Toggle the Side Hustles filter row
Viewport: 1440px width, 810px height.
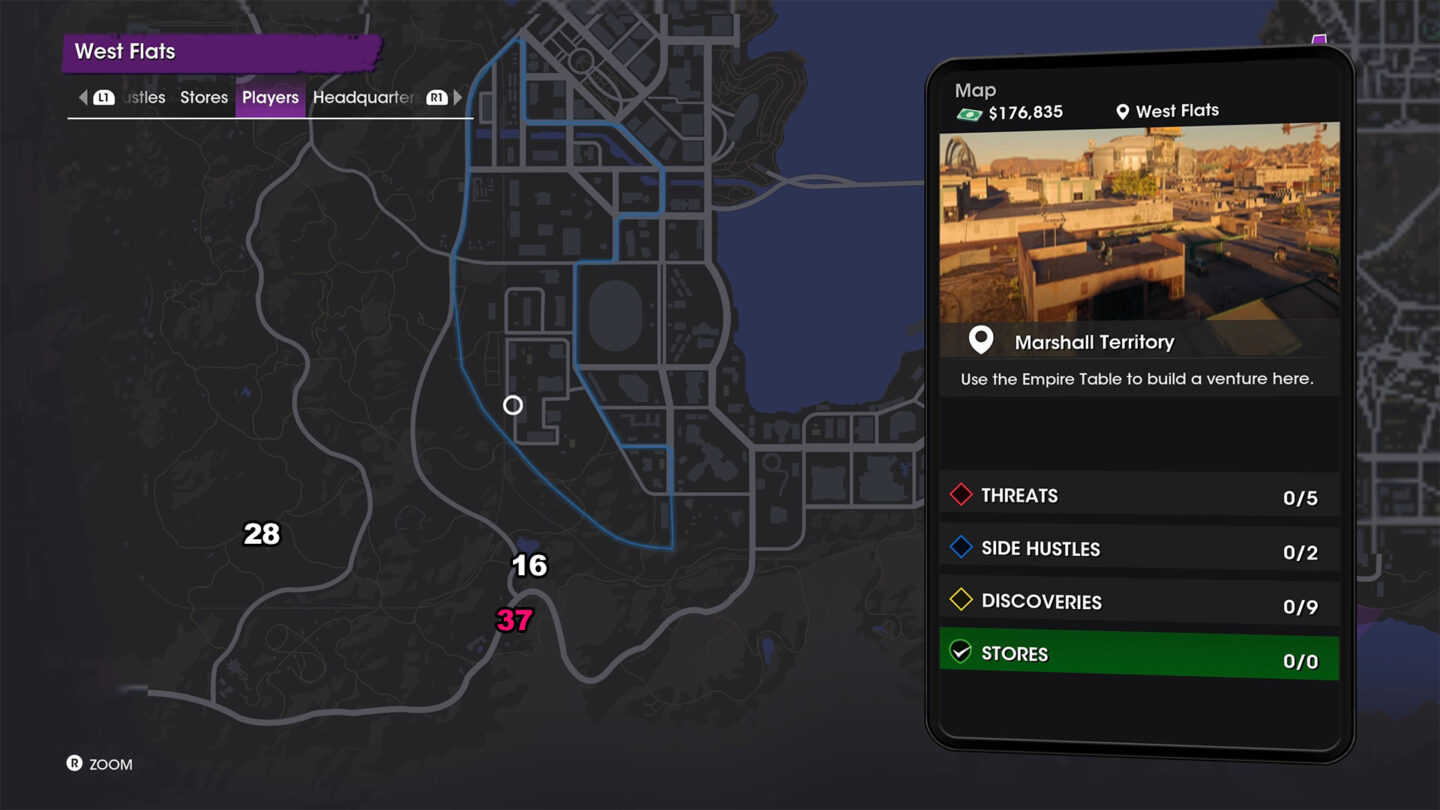[1140, 548]
